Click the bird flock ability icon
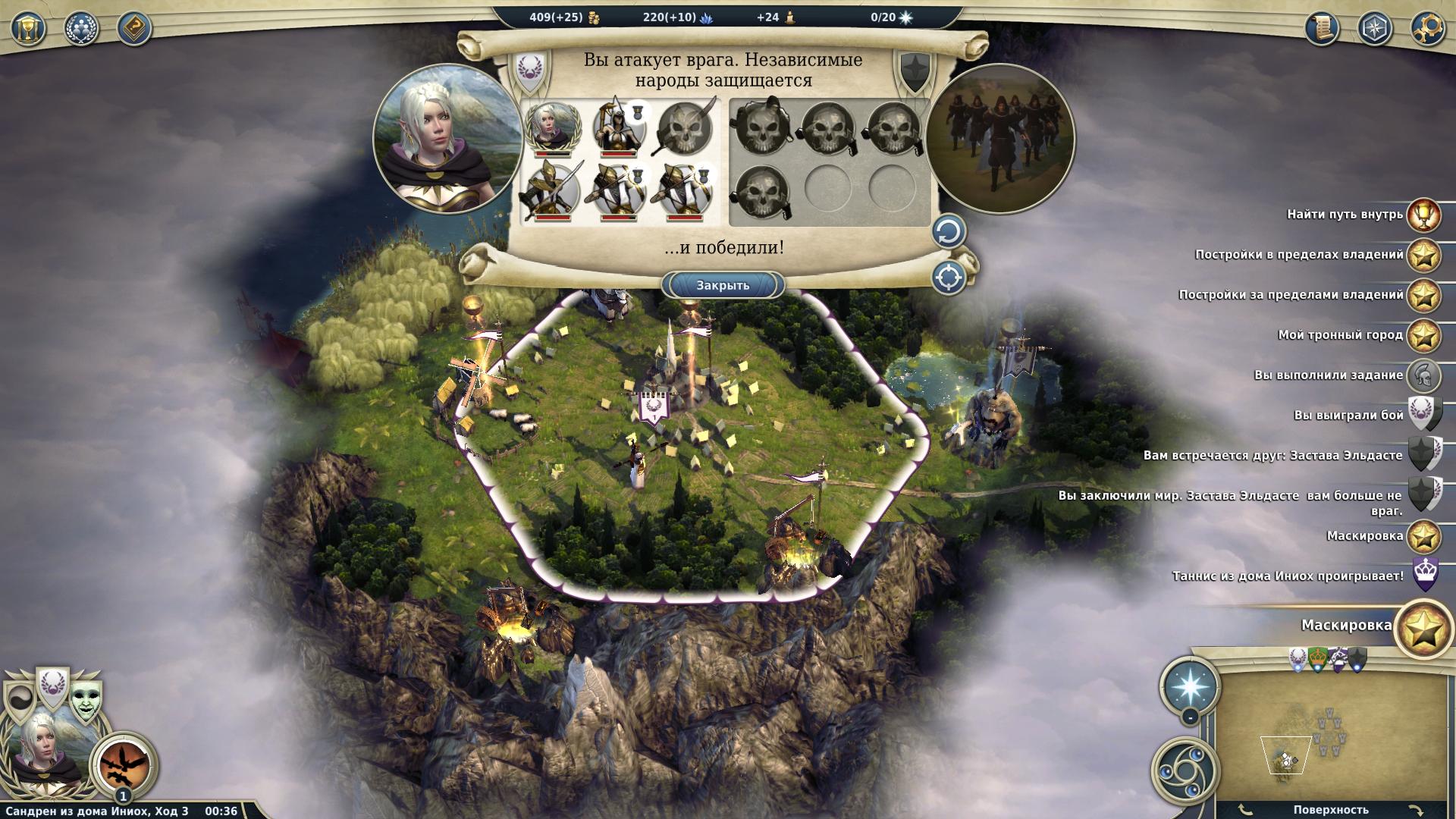 (x=124, y=761)
